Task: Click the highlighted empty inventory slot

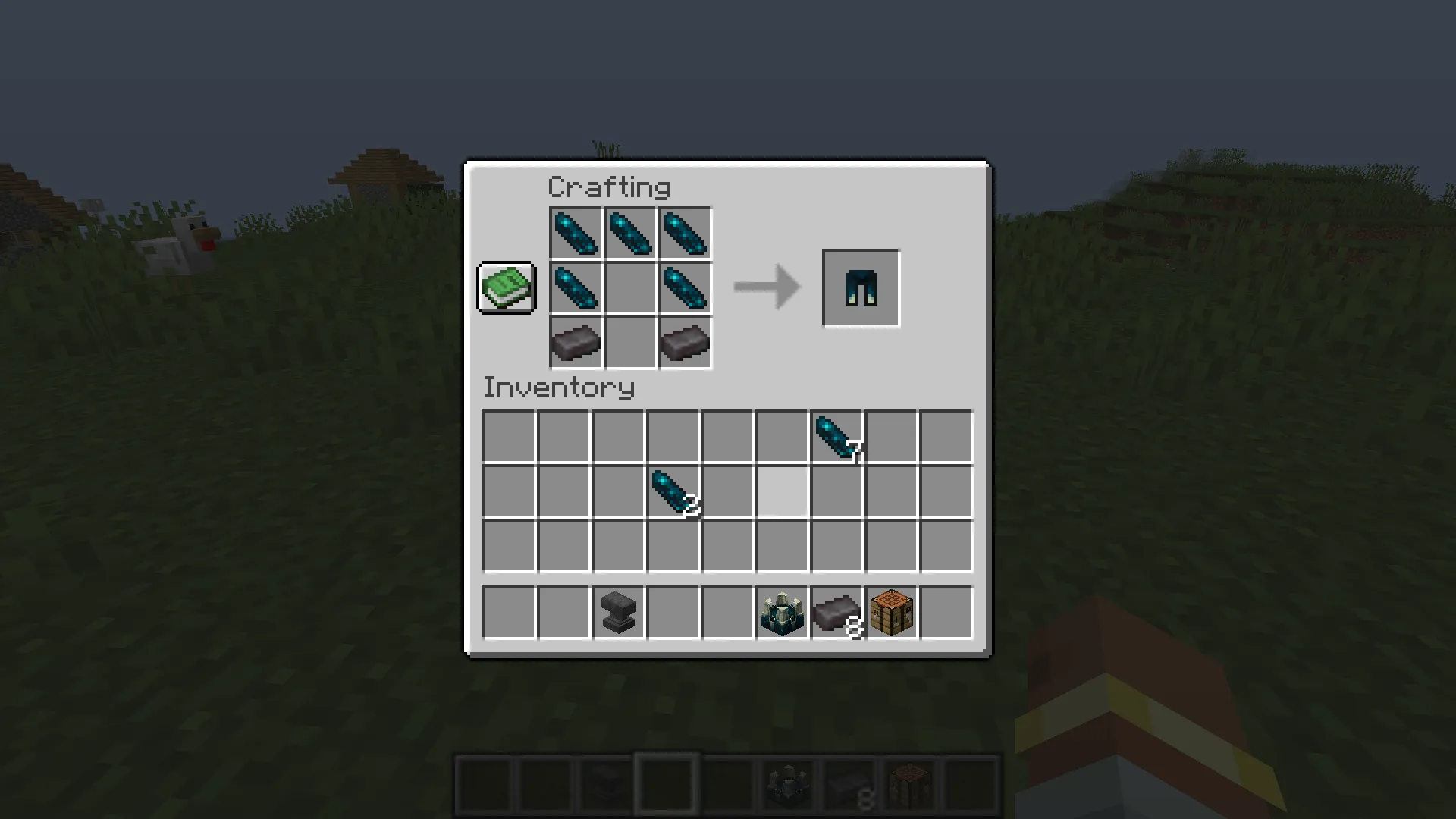Action: [x=781, y=493]
